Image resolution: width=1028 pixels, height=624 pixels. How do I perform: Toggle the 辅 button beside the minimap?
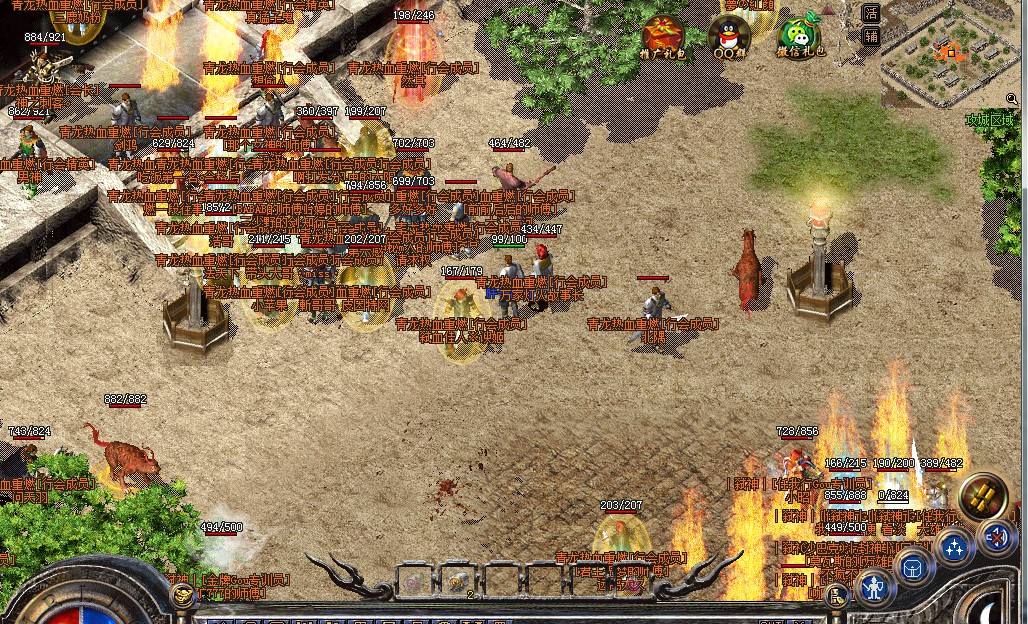click(x=871, y=37)
